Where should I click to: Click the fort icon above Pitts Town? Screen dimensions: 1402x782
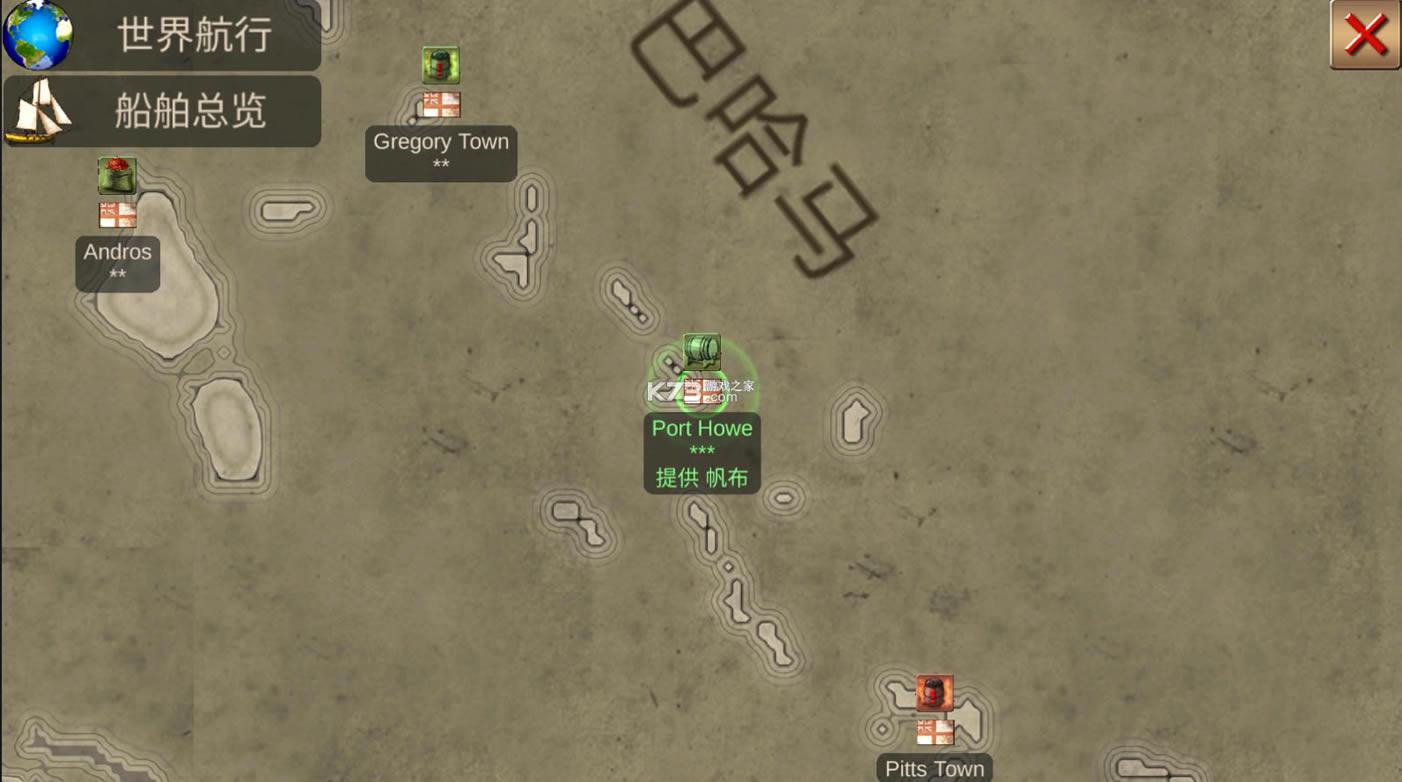coord(934,691)
